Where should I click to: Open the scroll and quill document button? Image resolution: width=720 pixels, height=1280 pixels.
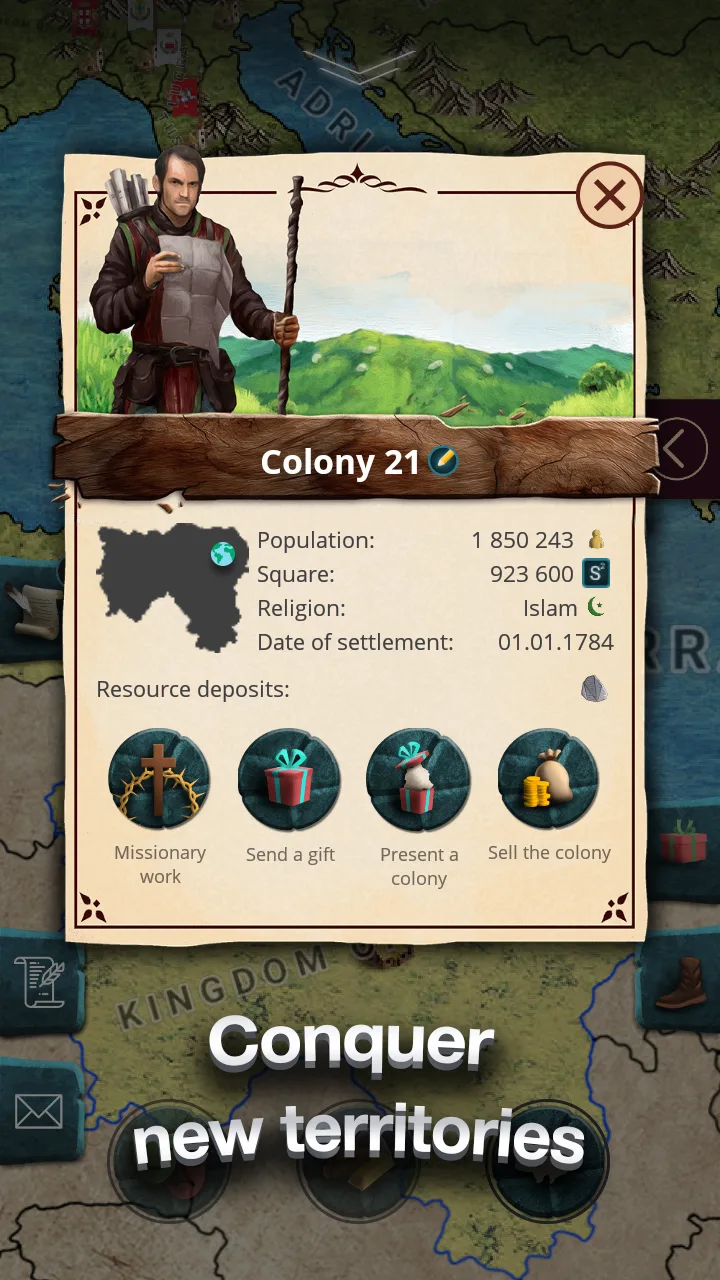(39, 981)
